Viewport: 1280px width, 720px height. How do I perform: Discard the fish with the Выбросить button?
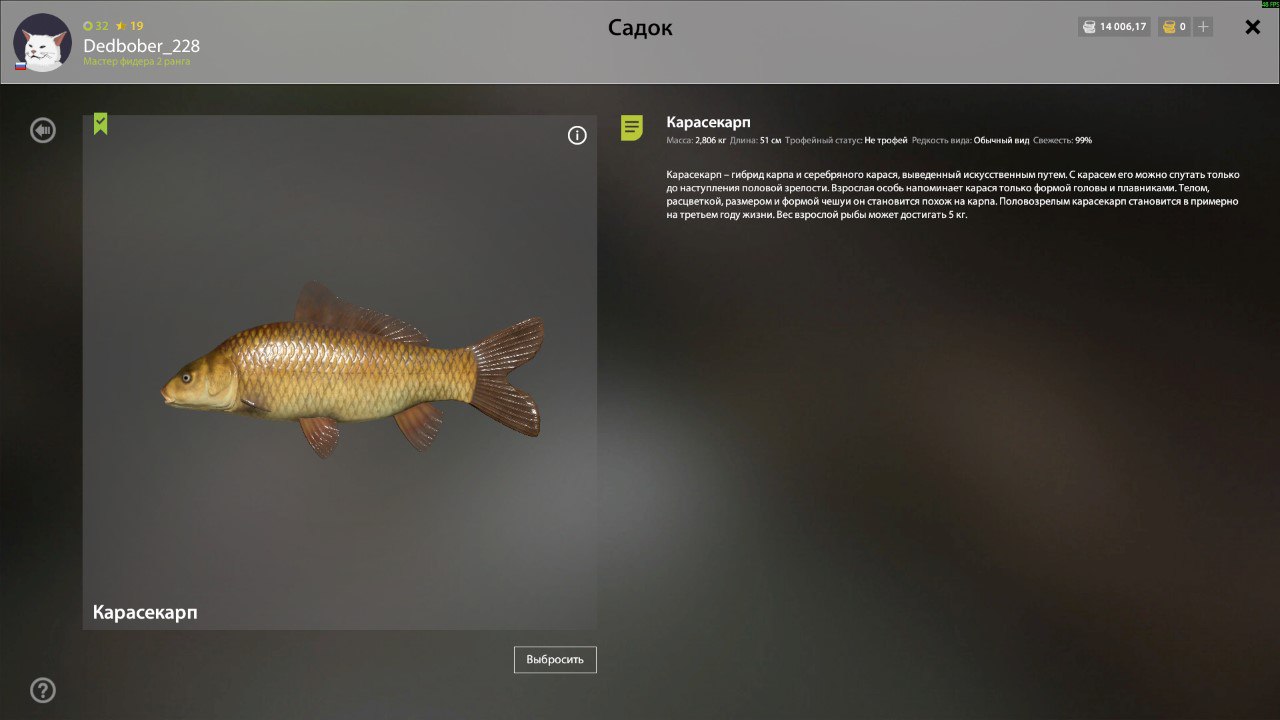pyautogui.click(x=555, y=660)
